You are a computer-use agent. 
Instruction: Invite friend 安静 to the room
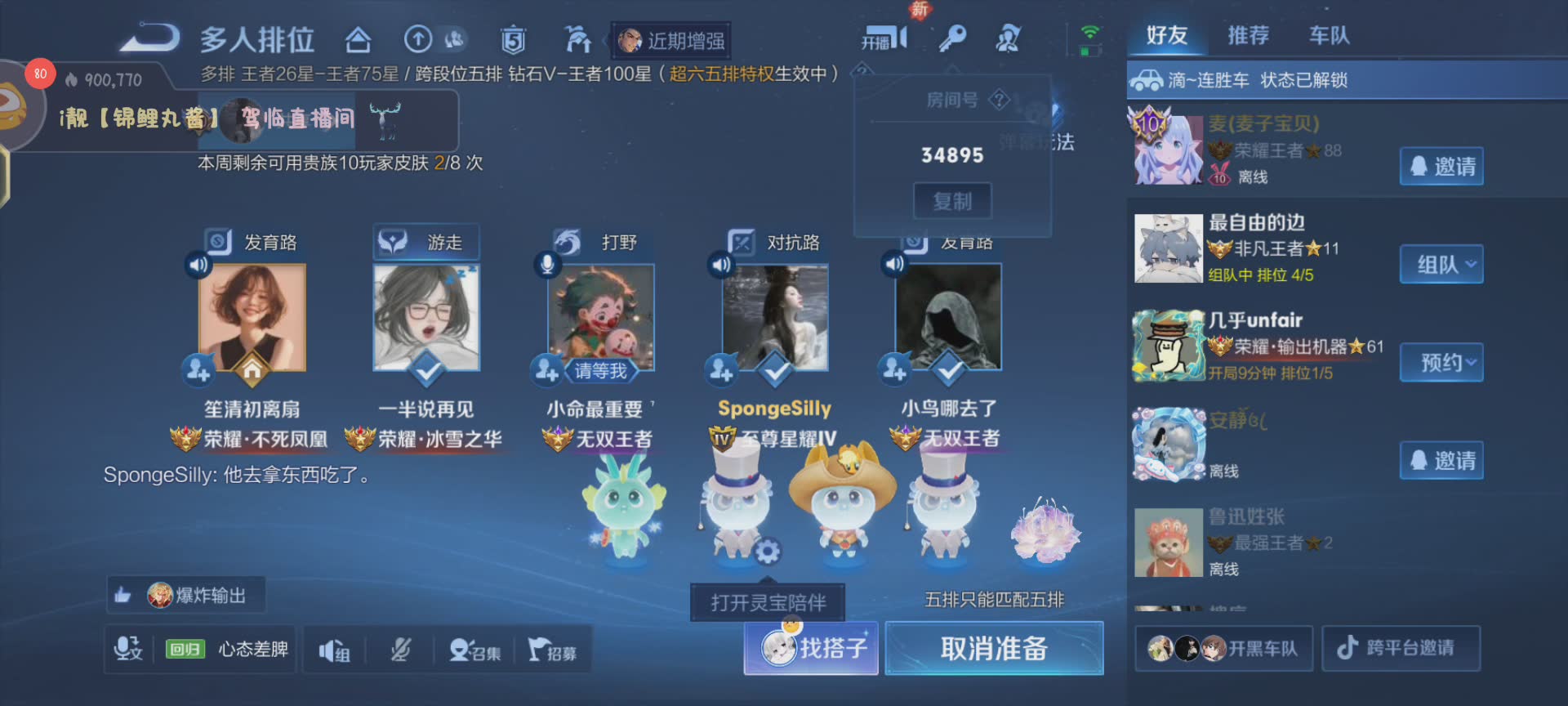pyautogui.click(x=1441, y=461)
